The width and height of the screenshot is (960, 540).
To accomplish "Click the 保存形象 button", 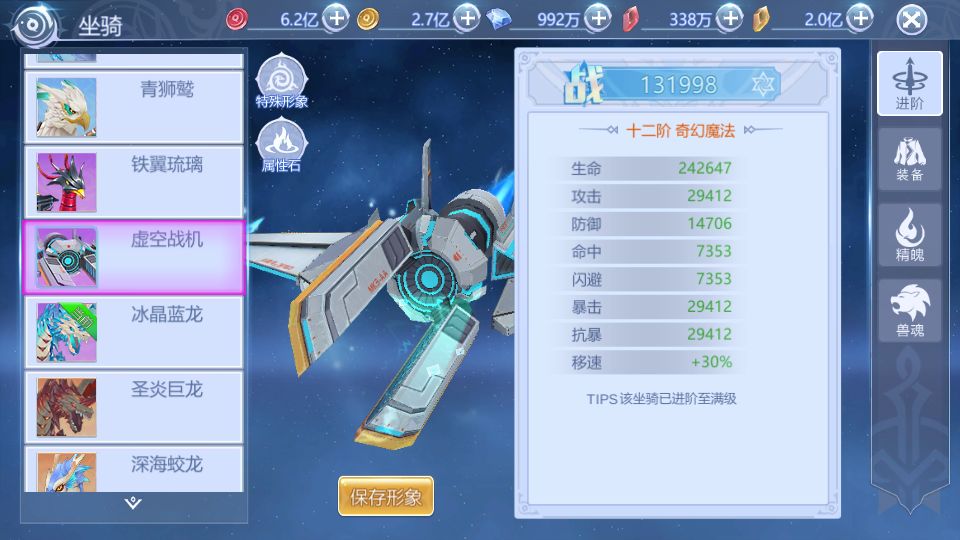I will click(386, 496).
